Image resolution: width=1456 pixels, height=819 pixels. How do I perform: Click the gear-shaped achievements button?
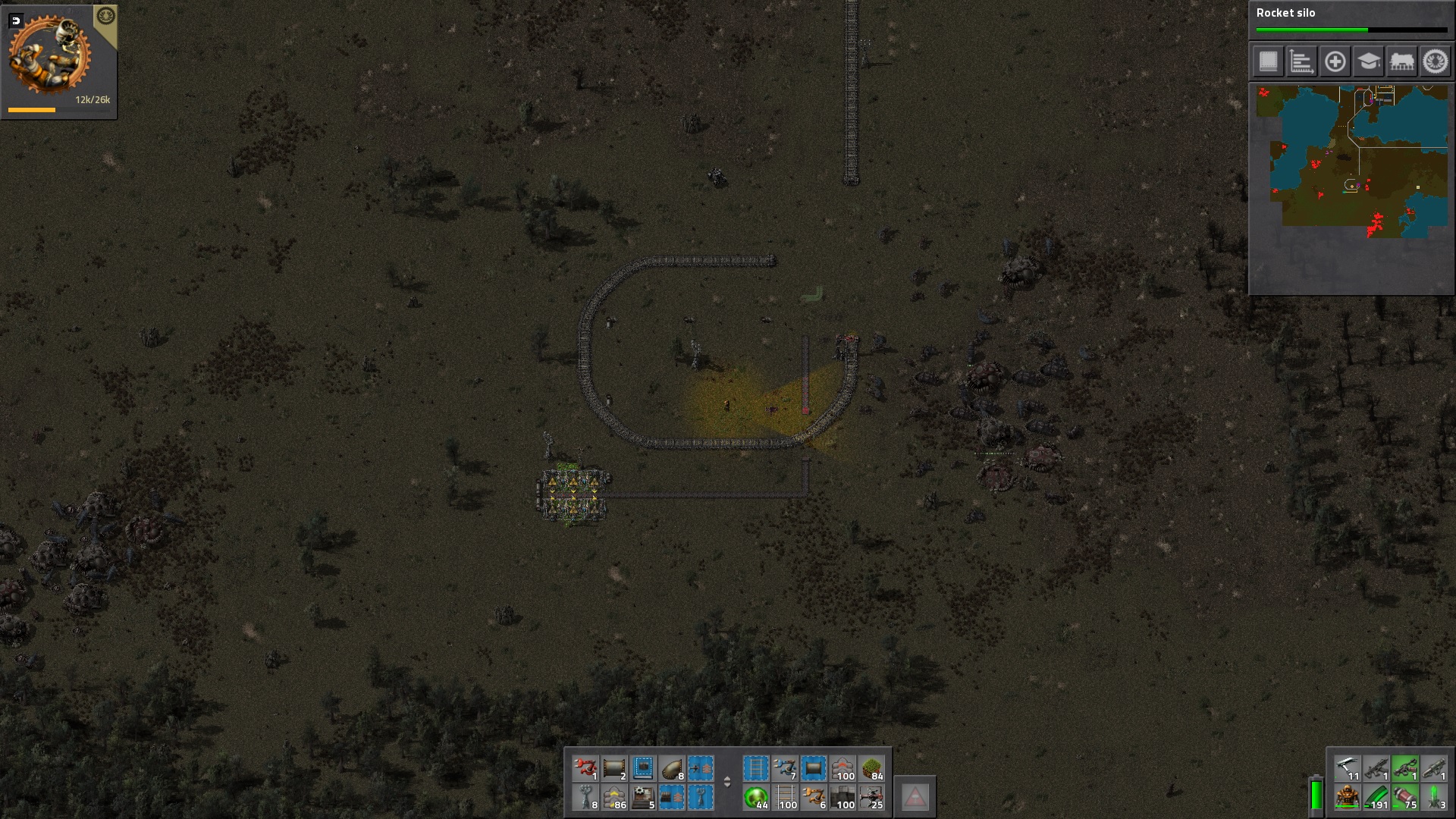1435,61
